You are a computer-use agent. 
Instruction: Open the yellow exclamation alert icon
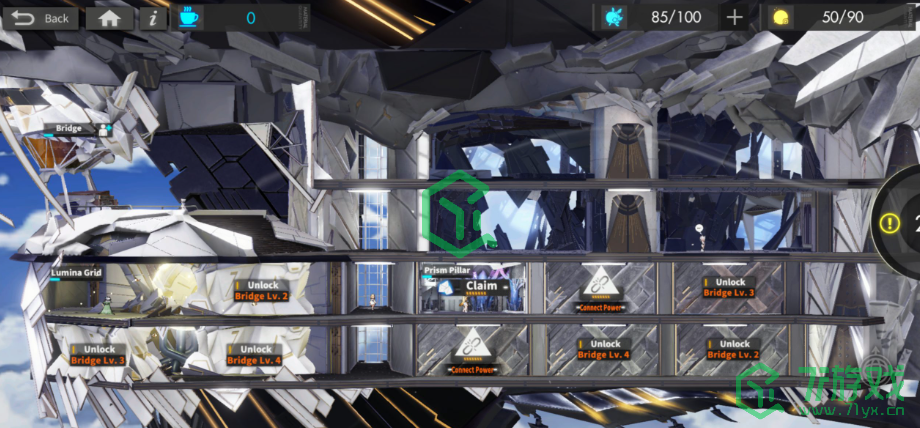click(x=888, y=225)
